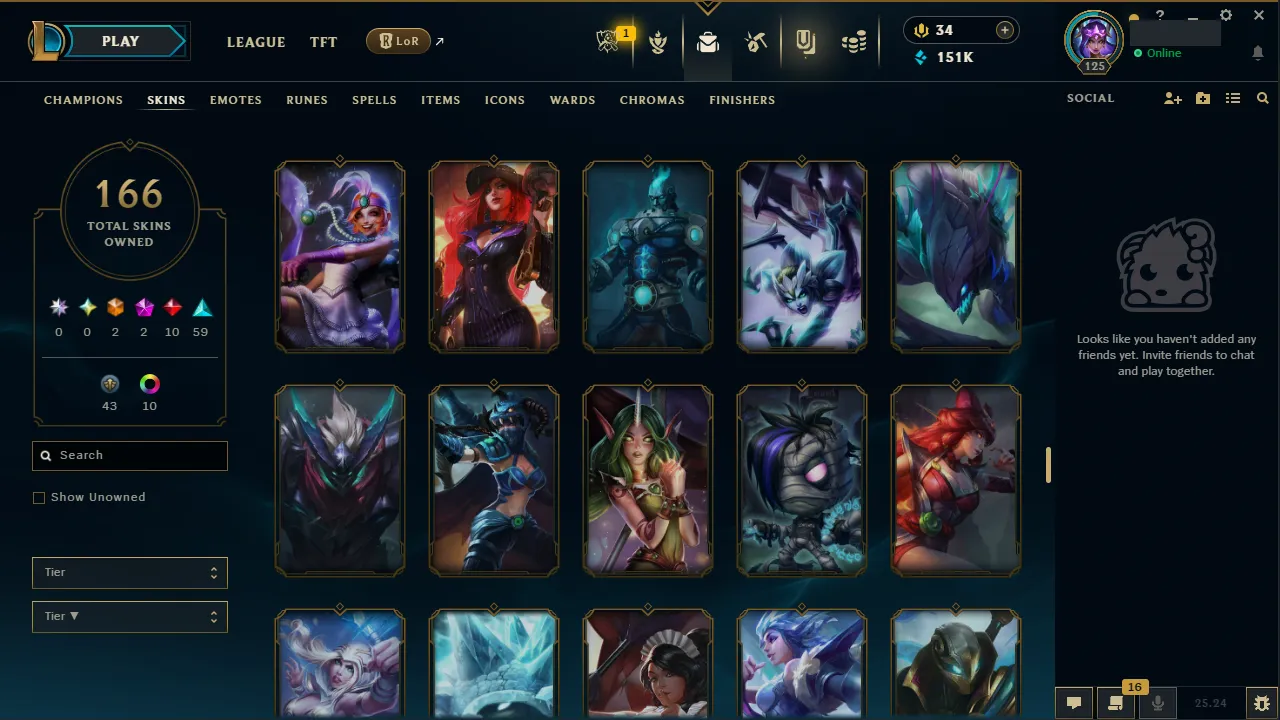Screen dimensions: 1280x720
Task: Open the first Tier filter dropdown
Action: click(x=129, y=572)
